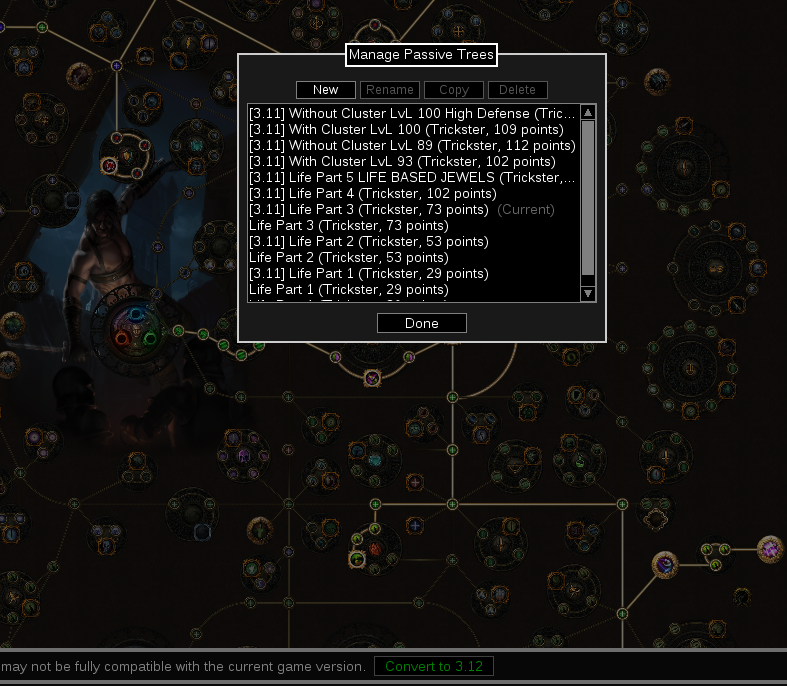Select the Without Cluster LvL 89 tree
This screenshot has width=787, height=686.
[412, 146]
